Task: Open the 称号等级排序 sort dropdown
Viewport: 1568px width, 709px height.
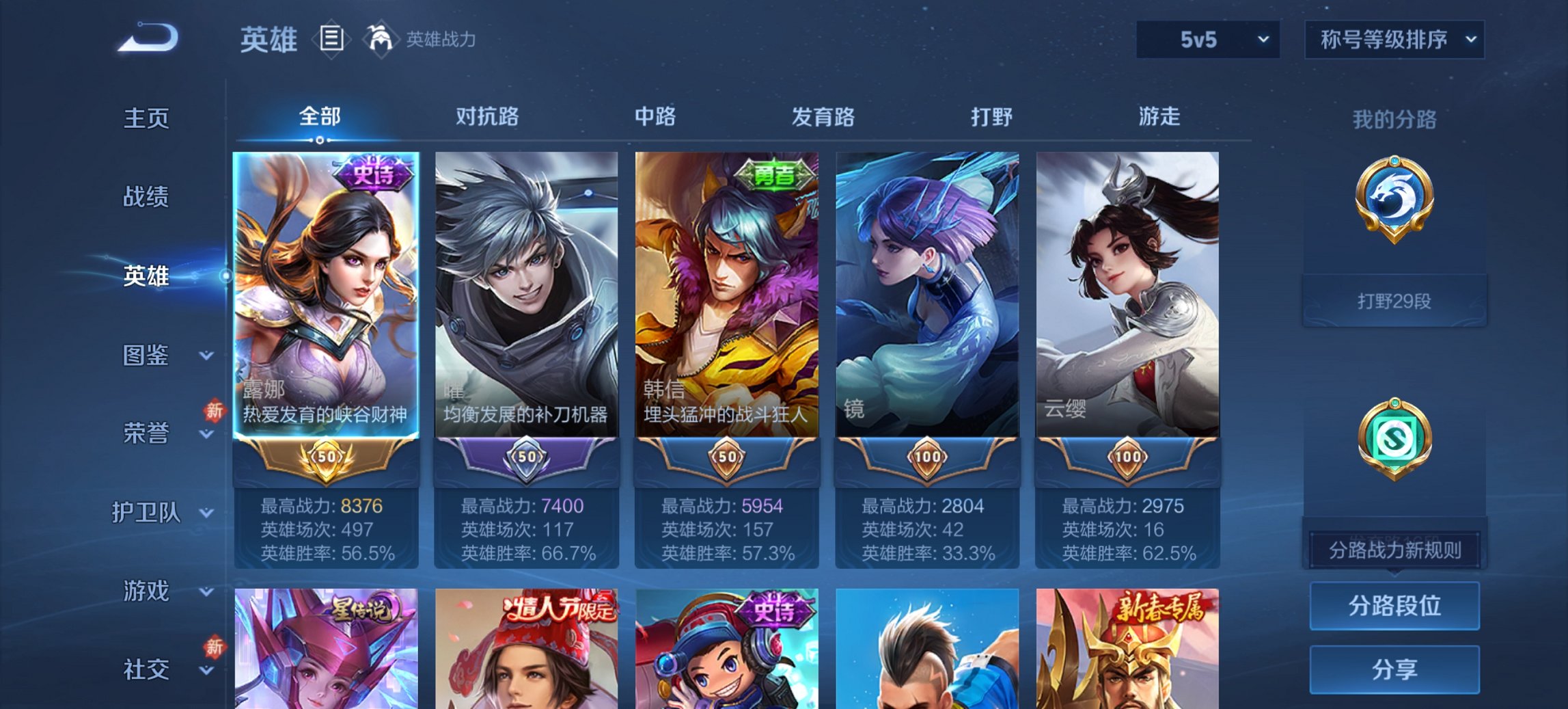Action: click(x=1394, y=40)
